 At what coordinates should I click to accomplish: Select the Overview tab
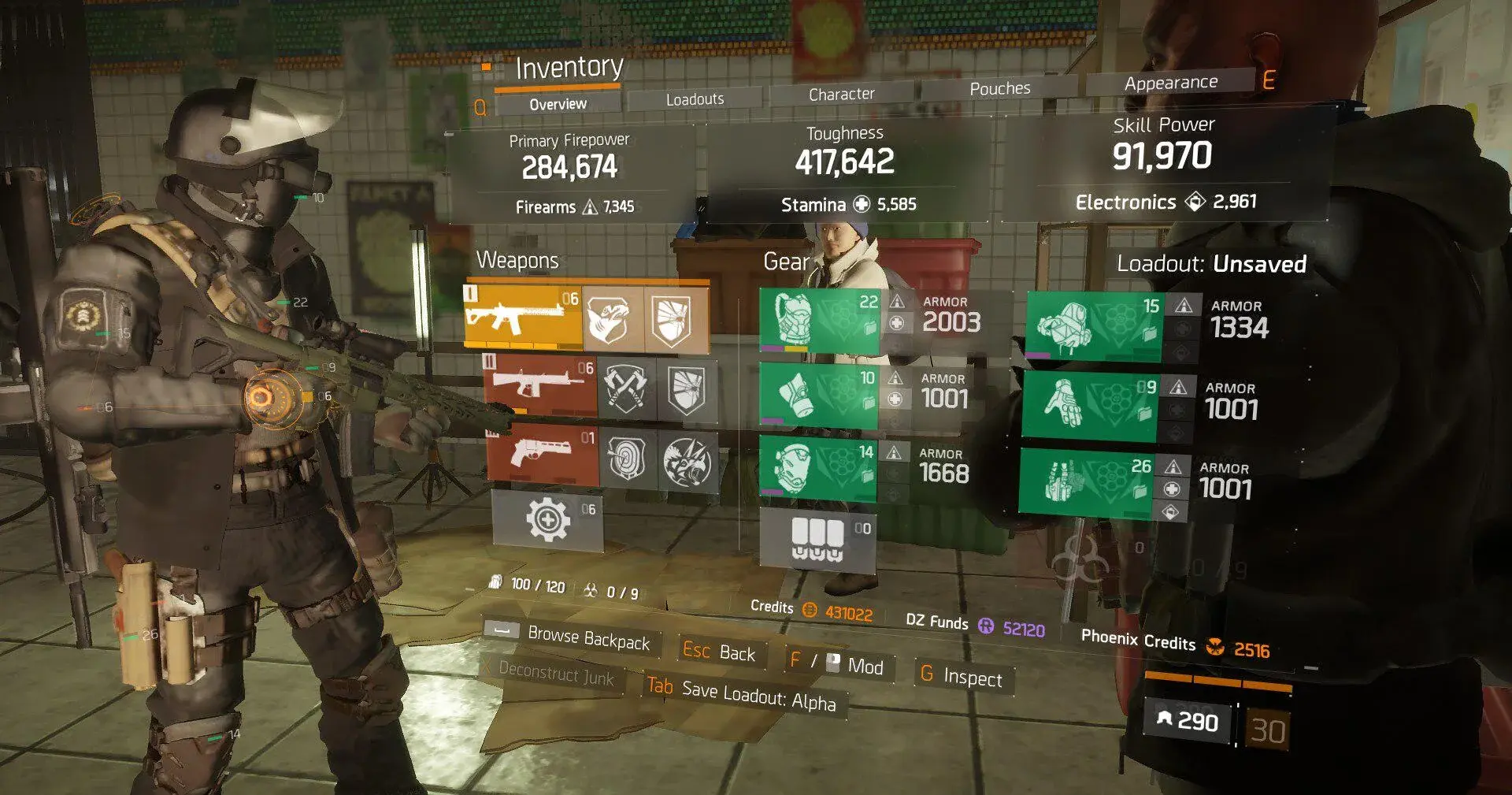(x=558, y=104)
